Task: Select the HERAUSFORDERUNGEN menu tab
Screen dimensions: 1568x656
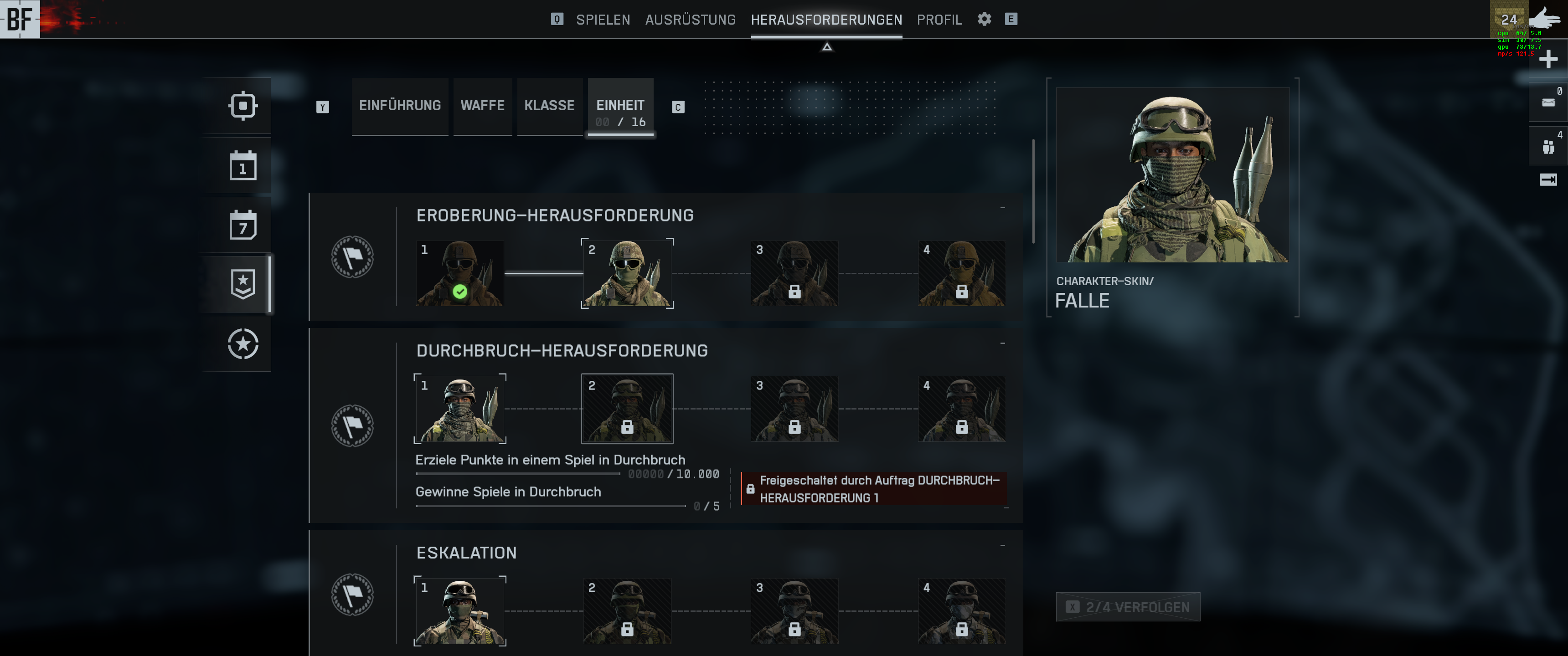Action: [826, 20]
